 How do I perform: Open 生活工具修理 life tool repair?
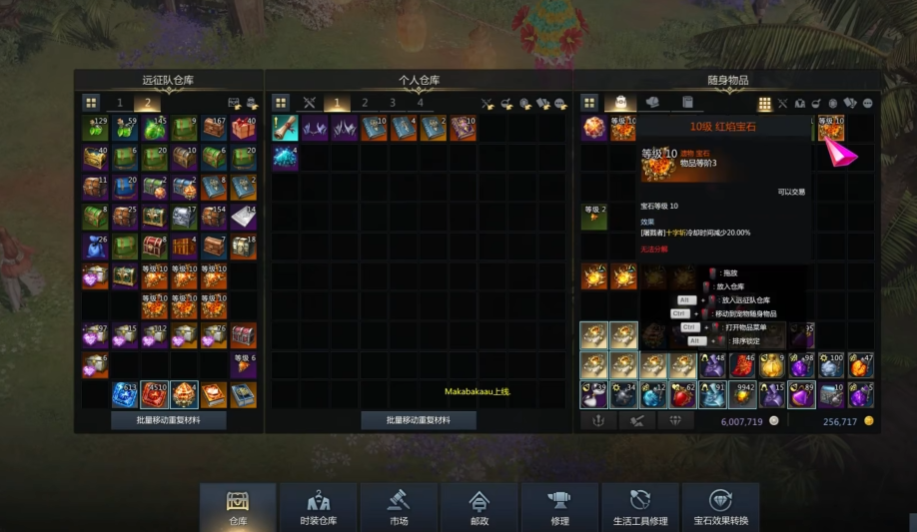640,507
